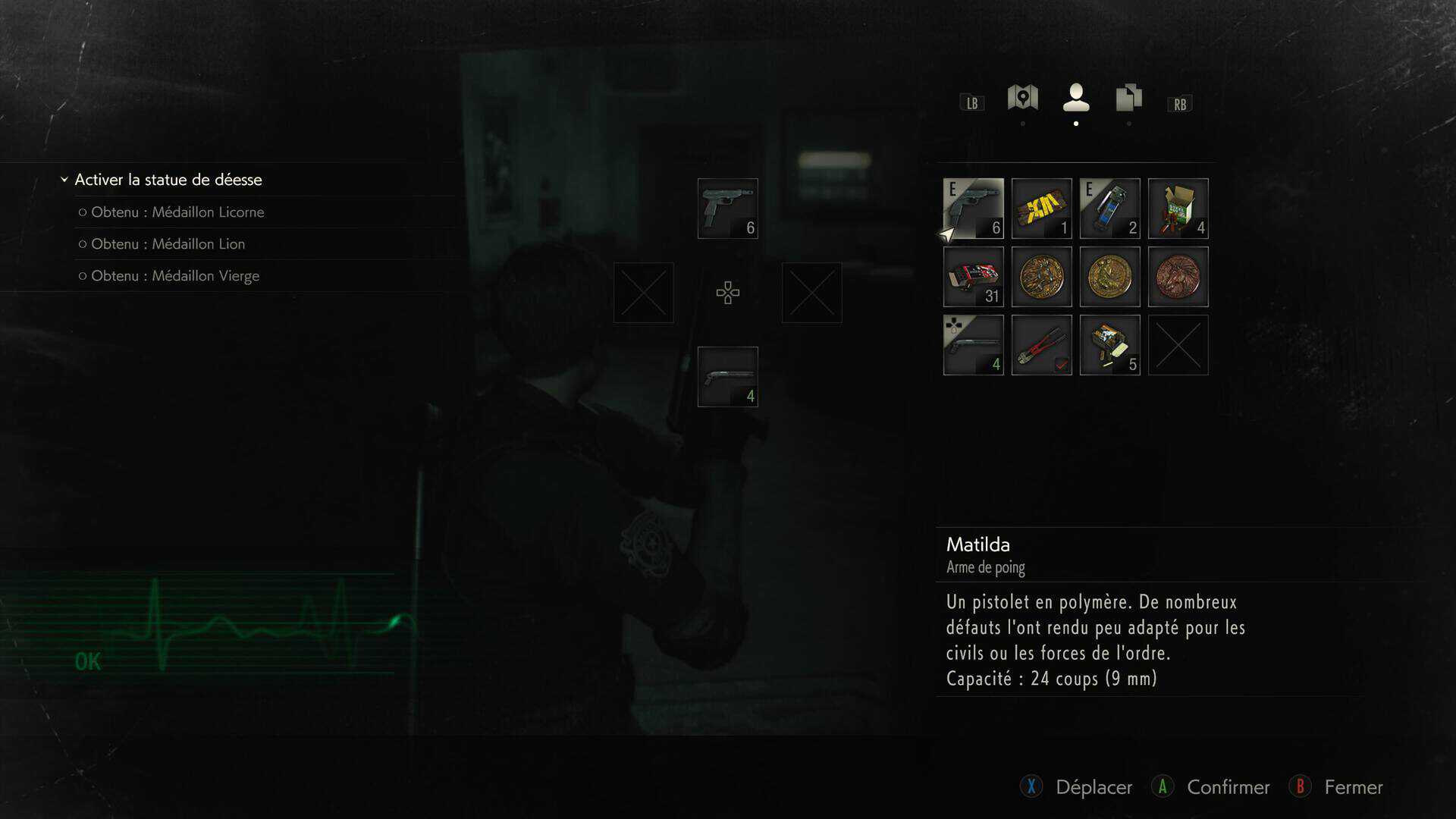Viewport: 1456px width, 819px height.
Task: Open the map tab
Action: click(1022, 98)
